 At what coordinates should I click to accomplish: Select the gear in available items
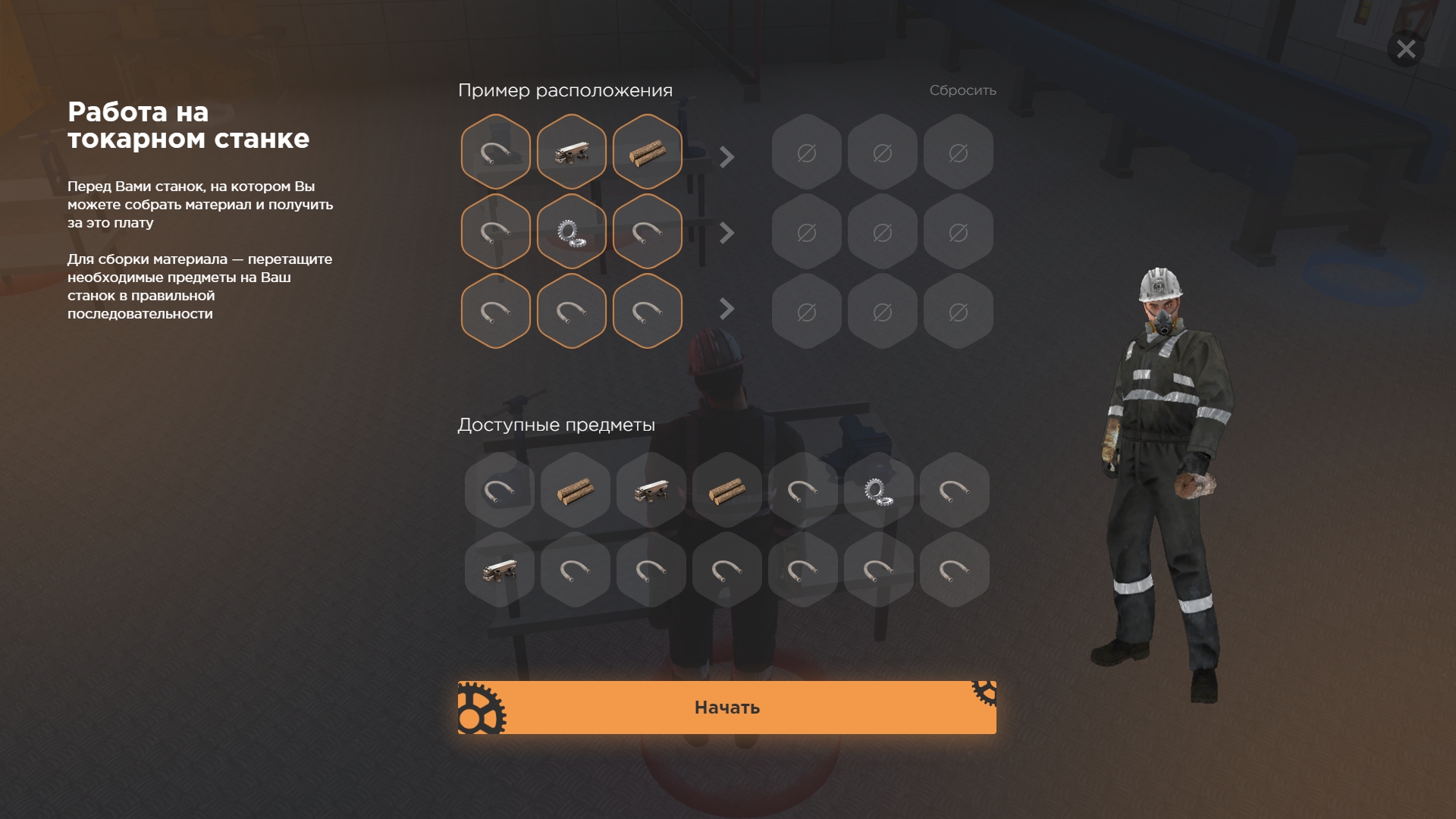(878, 491)
